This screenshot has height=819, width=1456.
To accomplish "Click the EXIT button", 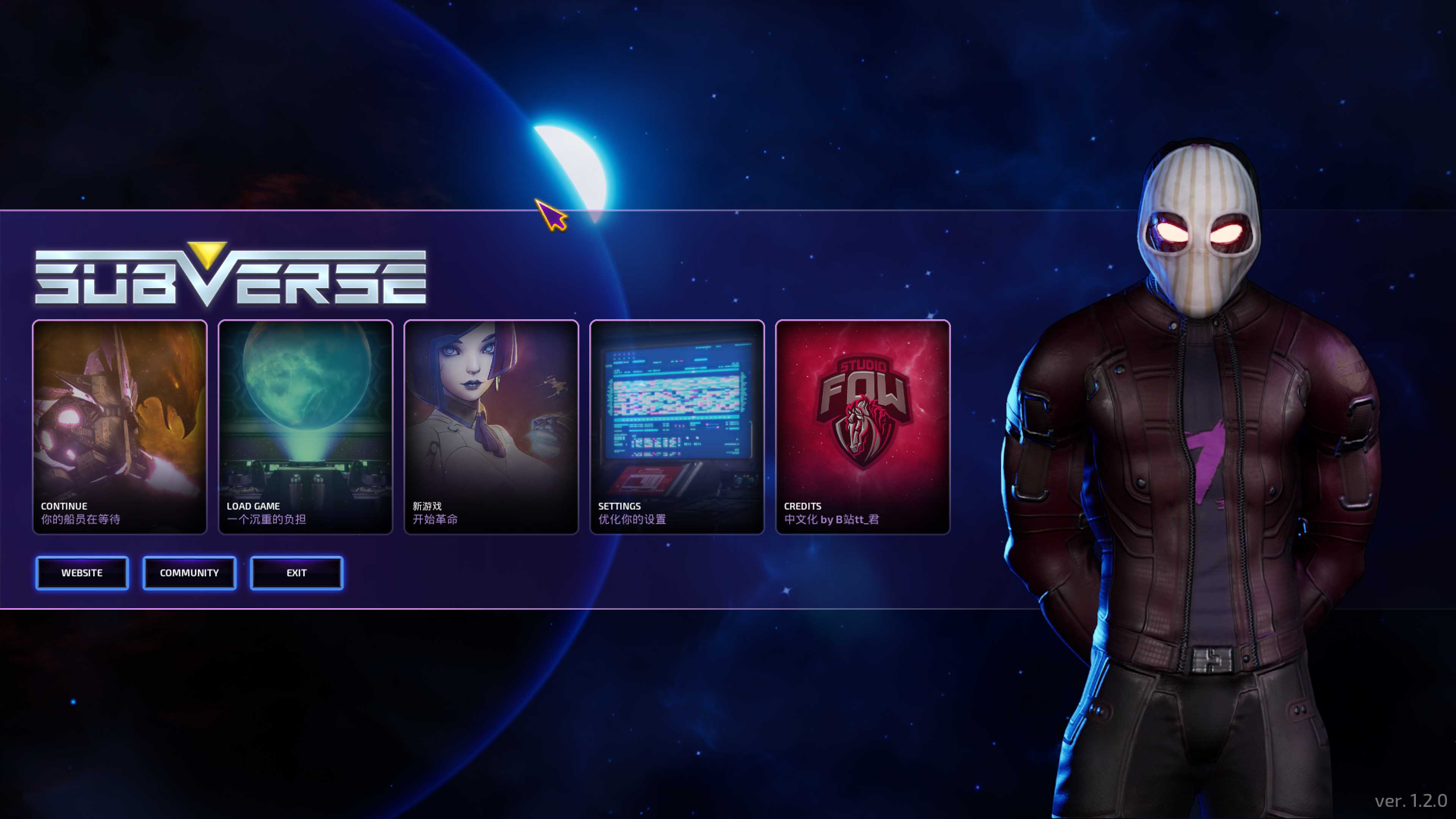I will click(296, 573).
